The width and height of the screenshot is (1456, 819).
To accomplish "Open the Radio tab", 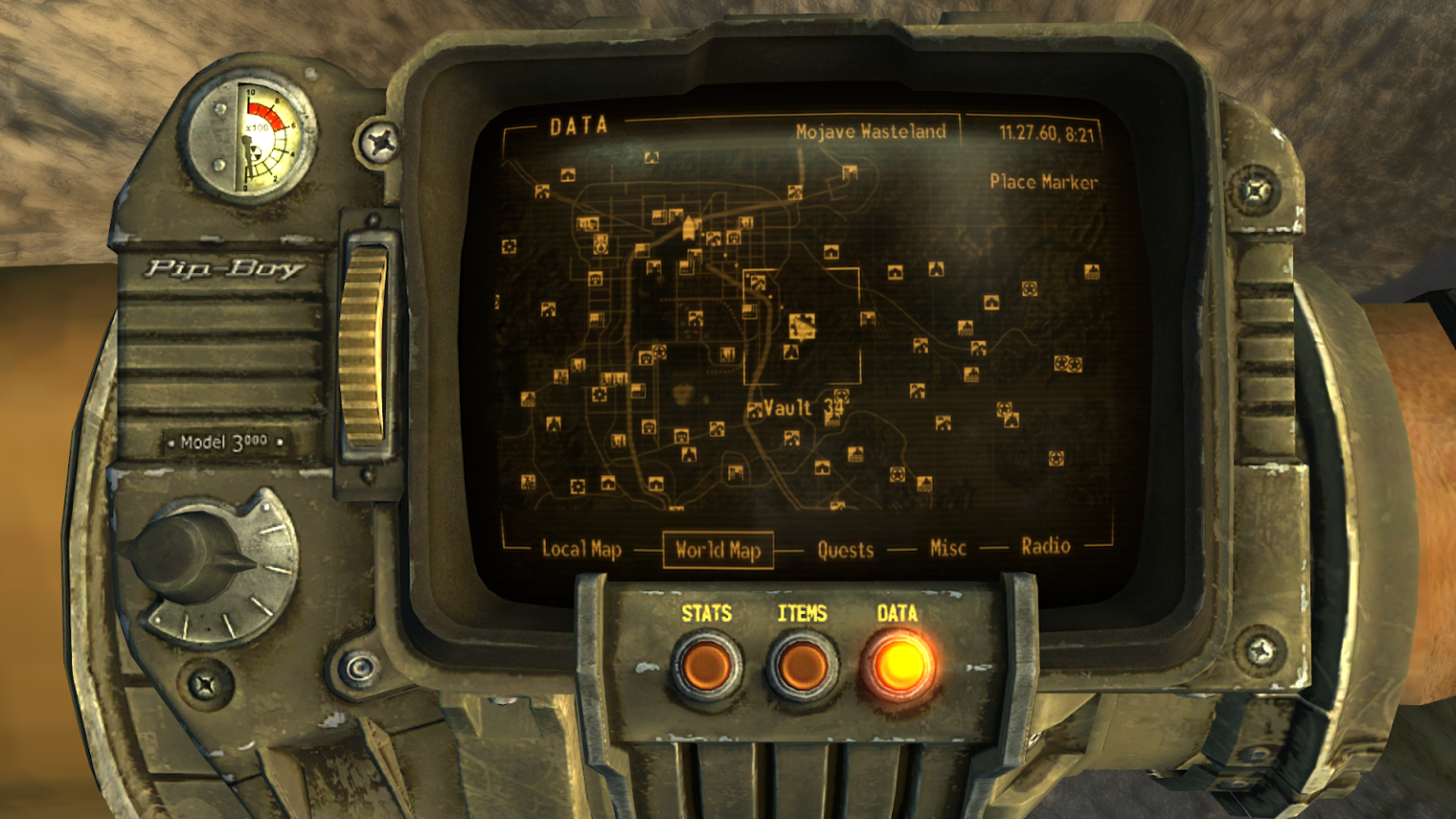I will [x=1045, y=545].
